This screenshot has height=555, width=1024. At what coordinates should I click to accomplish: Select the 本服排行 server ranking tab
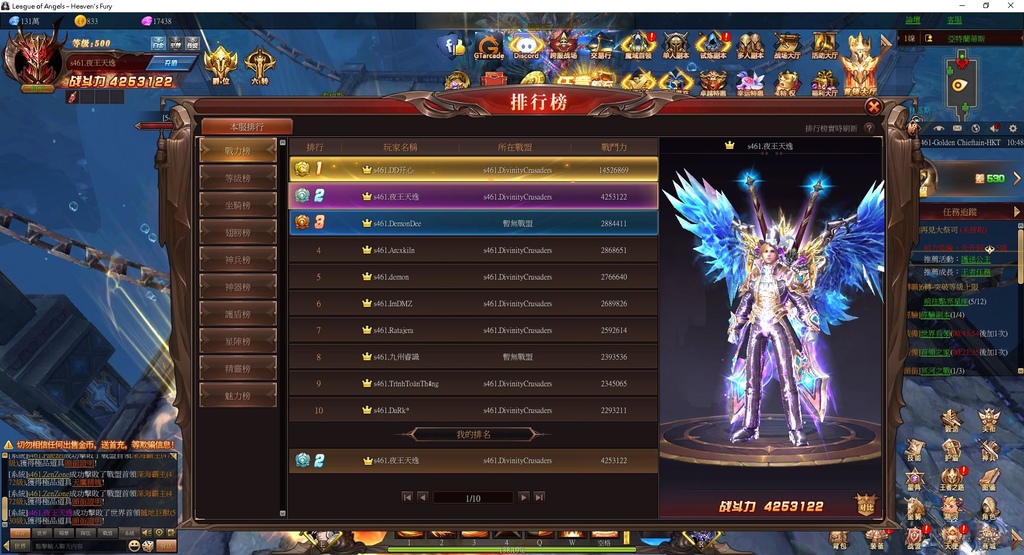(x=247, y=127)
